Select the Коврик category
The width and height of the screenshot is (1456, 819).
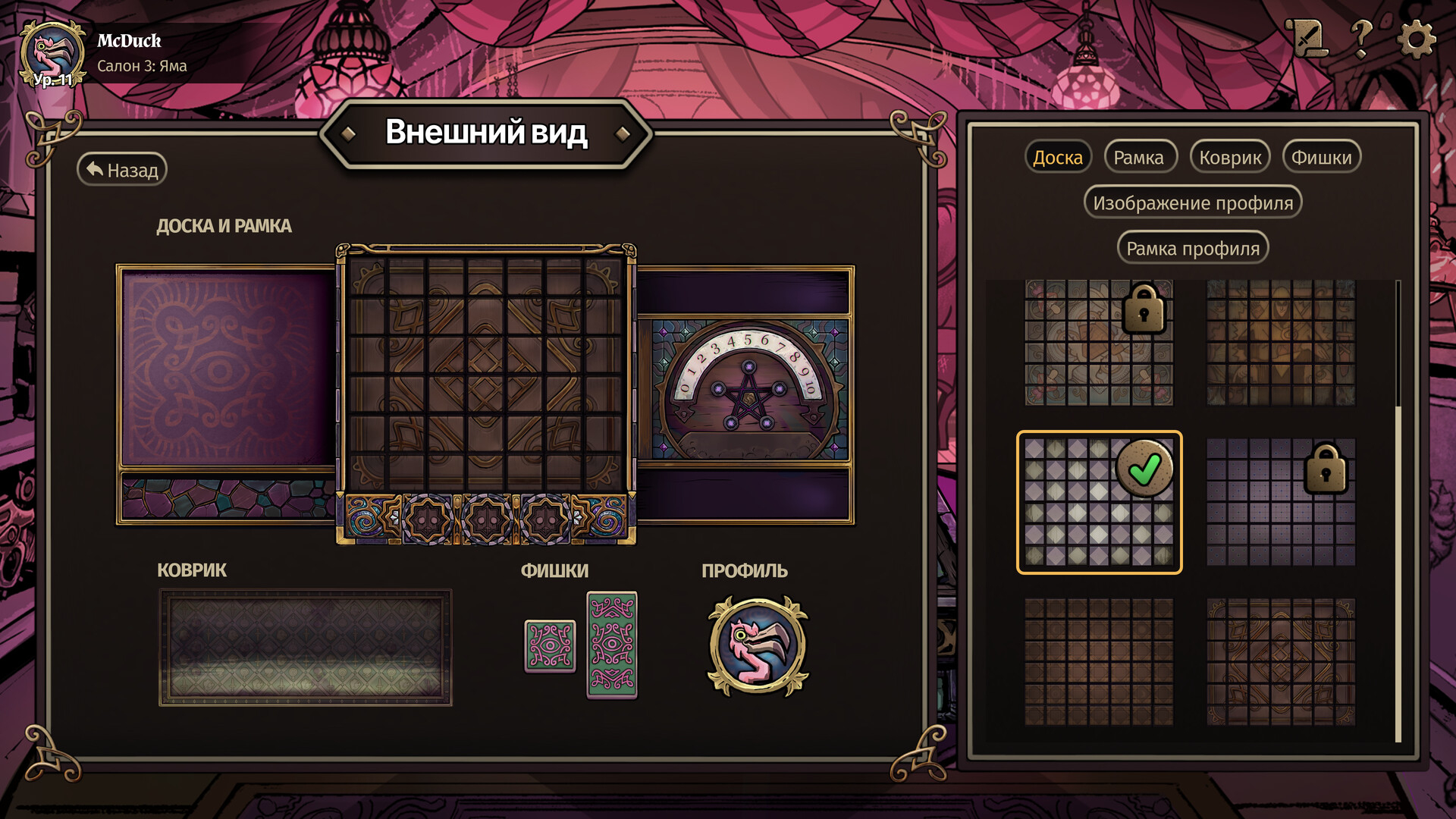[x=1230, y=158]
